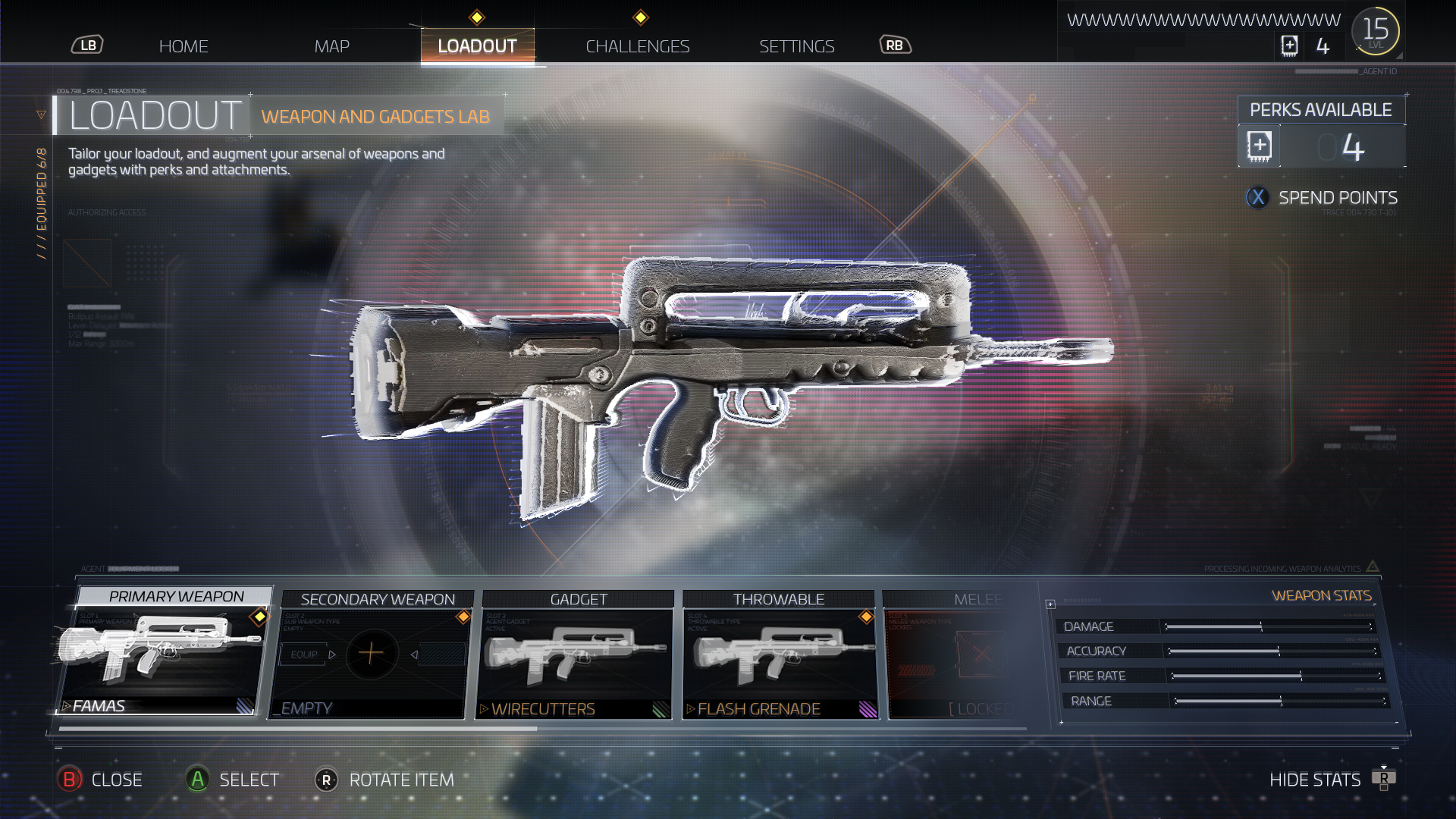1456x819 pixels.
Task: Go to the Challenges tab
Action: 637,46
